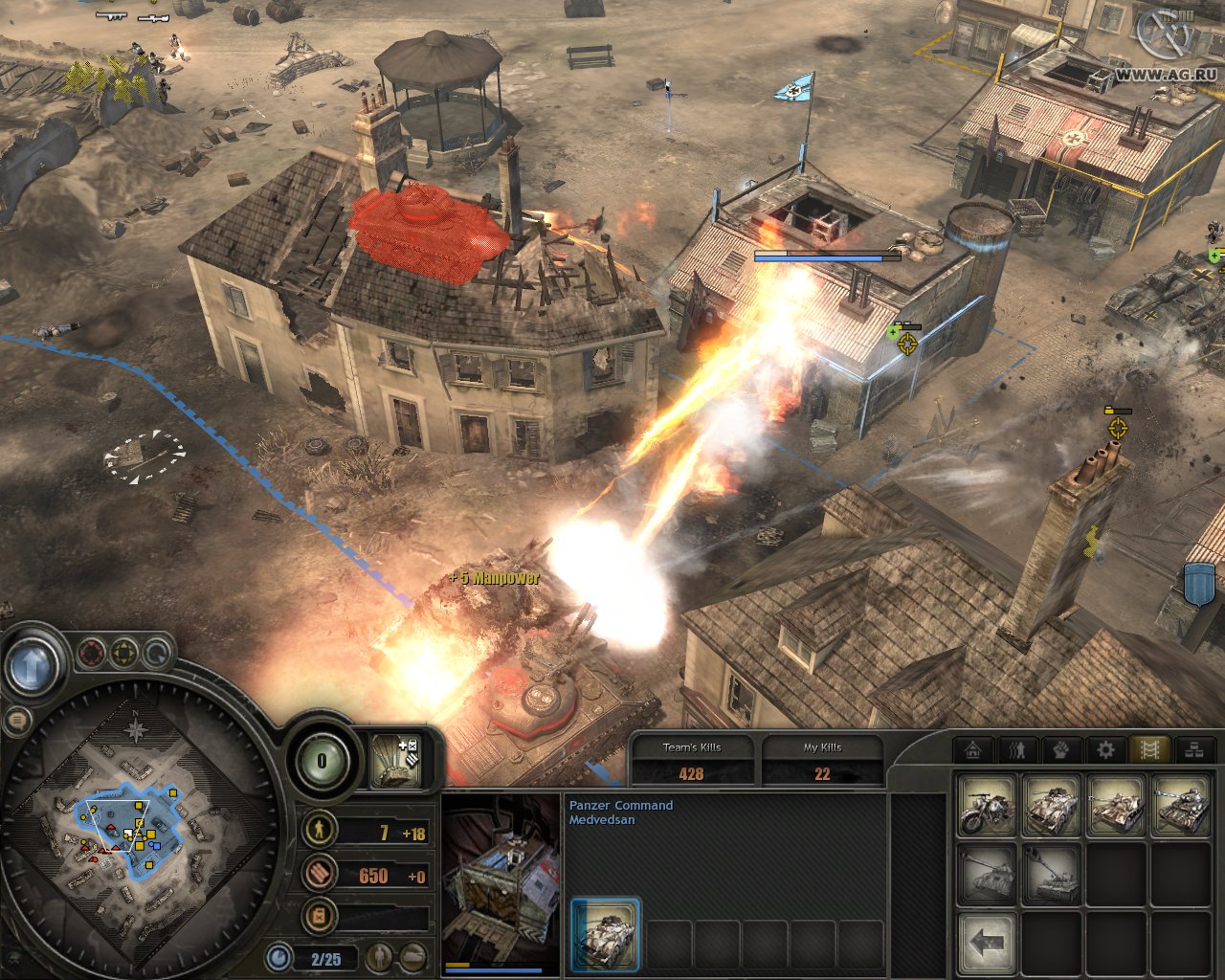The height and width of the screenshot is (980, 1225).
Task: Click the blue circular arrow minimap button
Action: (156, 655)
